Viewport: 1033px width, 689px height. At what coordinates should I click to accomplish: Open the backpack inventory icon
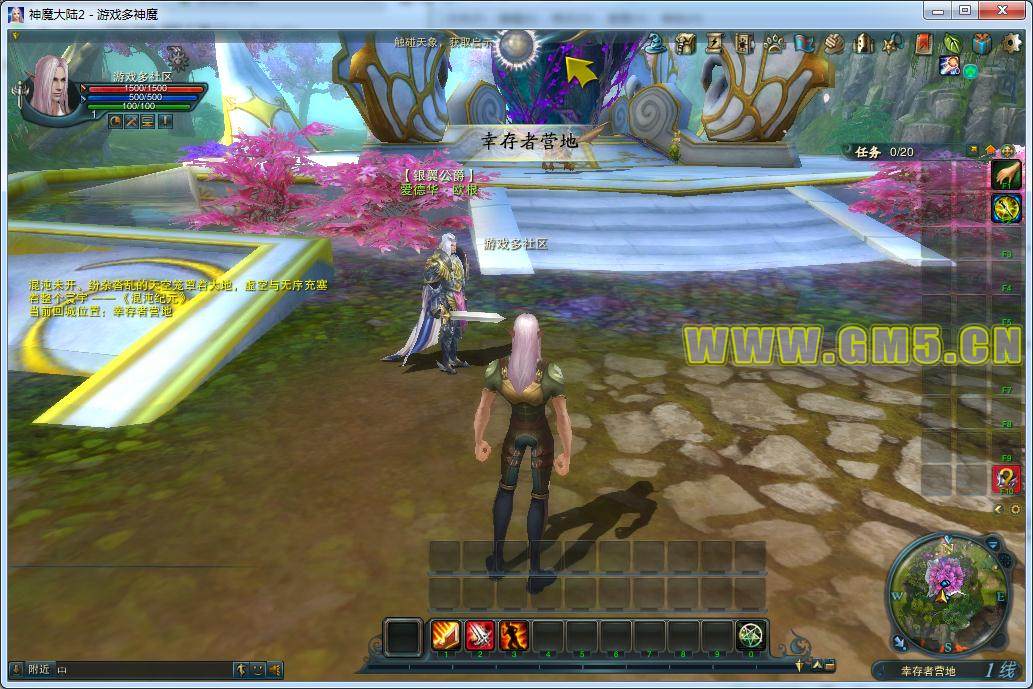click(x=685, y=43)
